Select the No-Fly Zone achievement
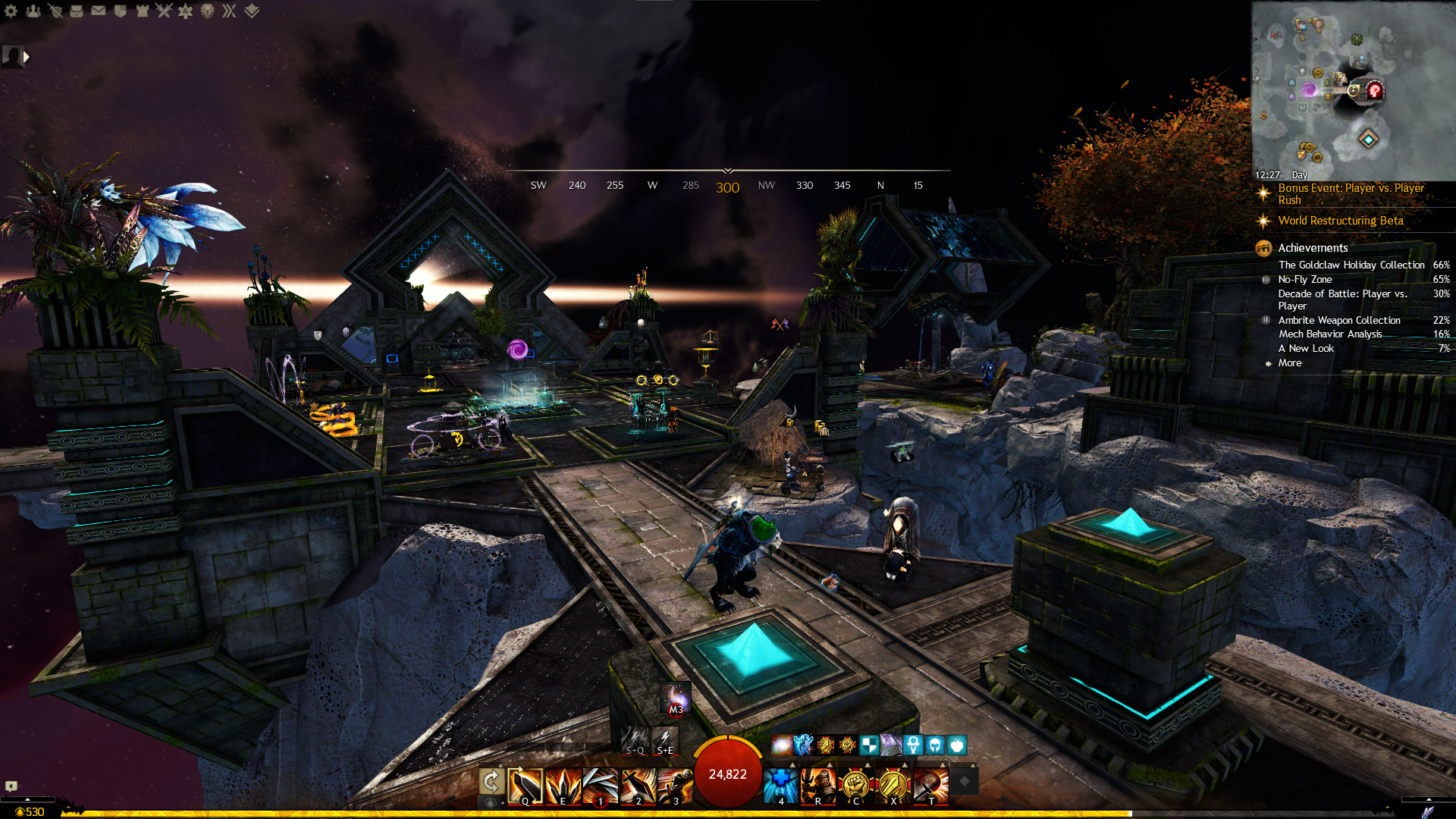Screen dimensions: 1456x819 point(1304,279)
